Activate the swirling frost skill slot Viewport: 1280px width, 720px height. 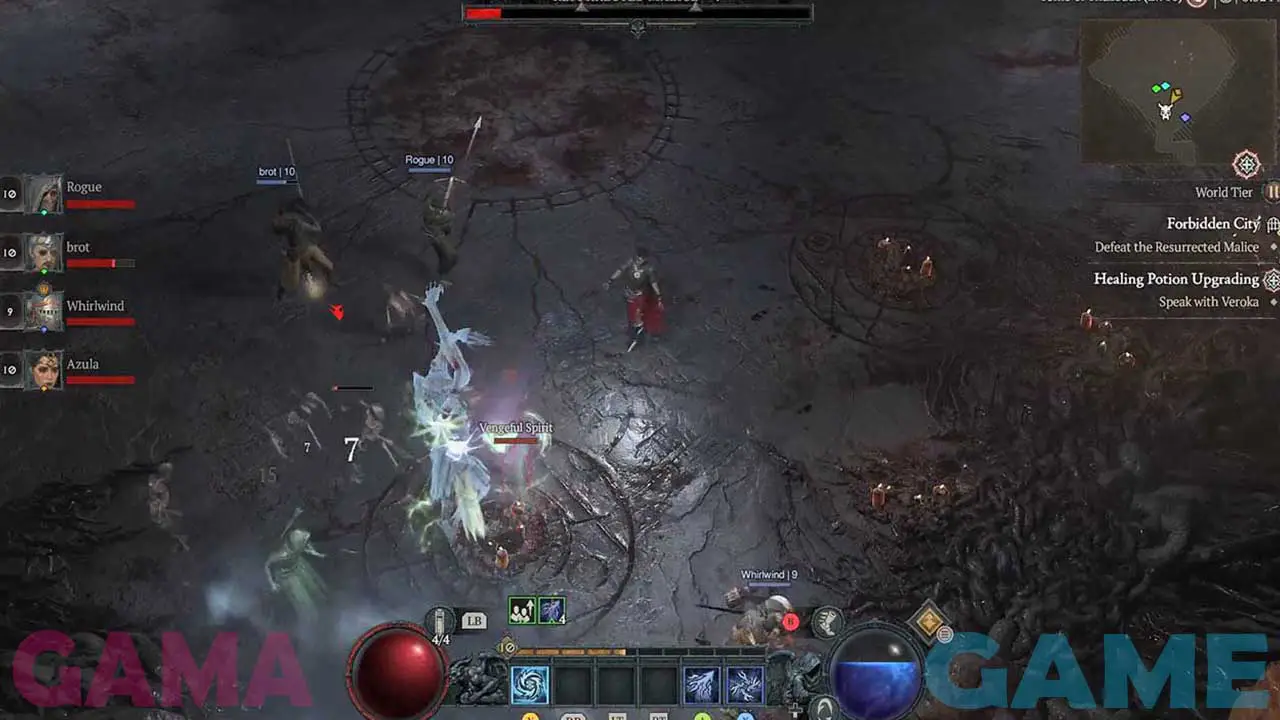point(530,685)
